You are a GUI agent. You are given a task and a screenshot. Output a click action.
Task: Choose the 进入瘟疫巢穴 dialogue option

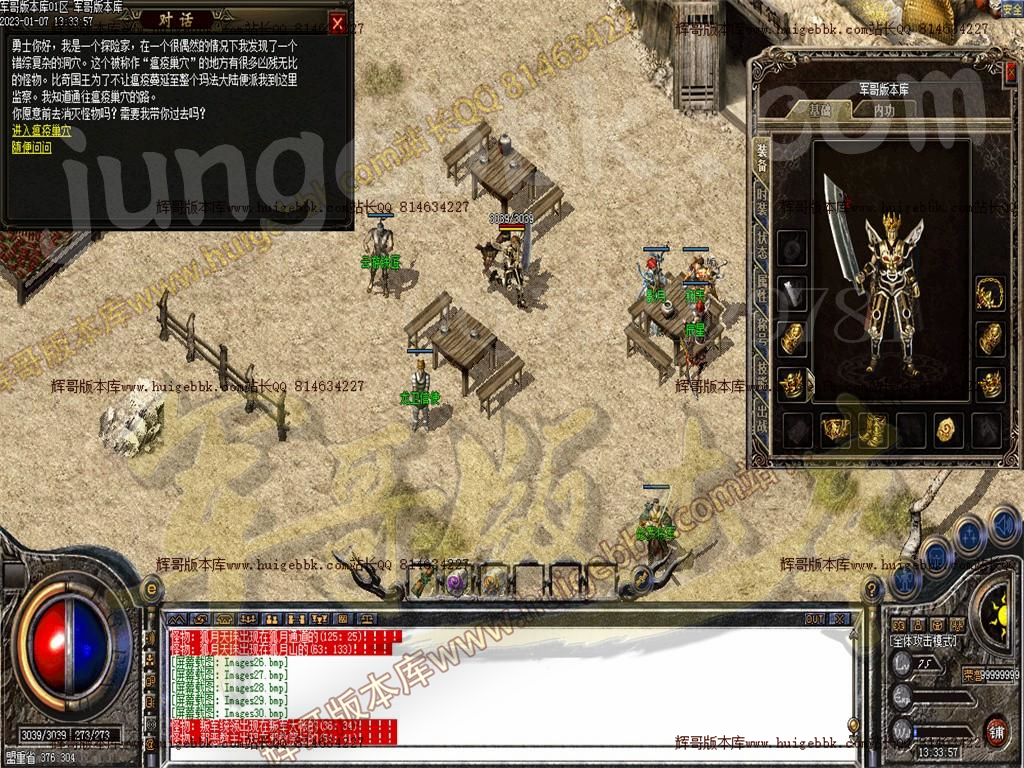[x=41, y=131]
